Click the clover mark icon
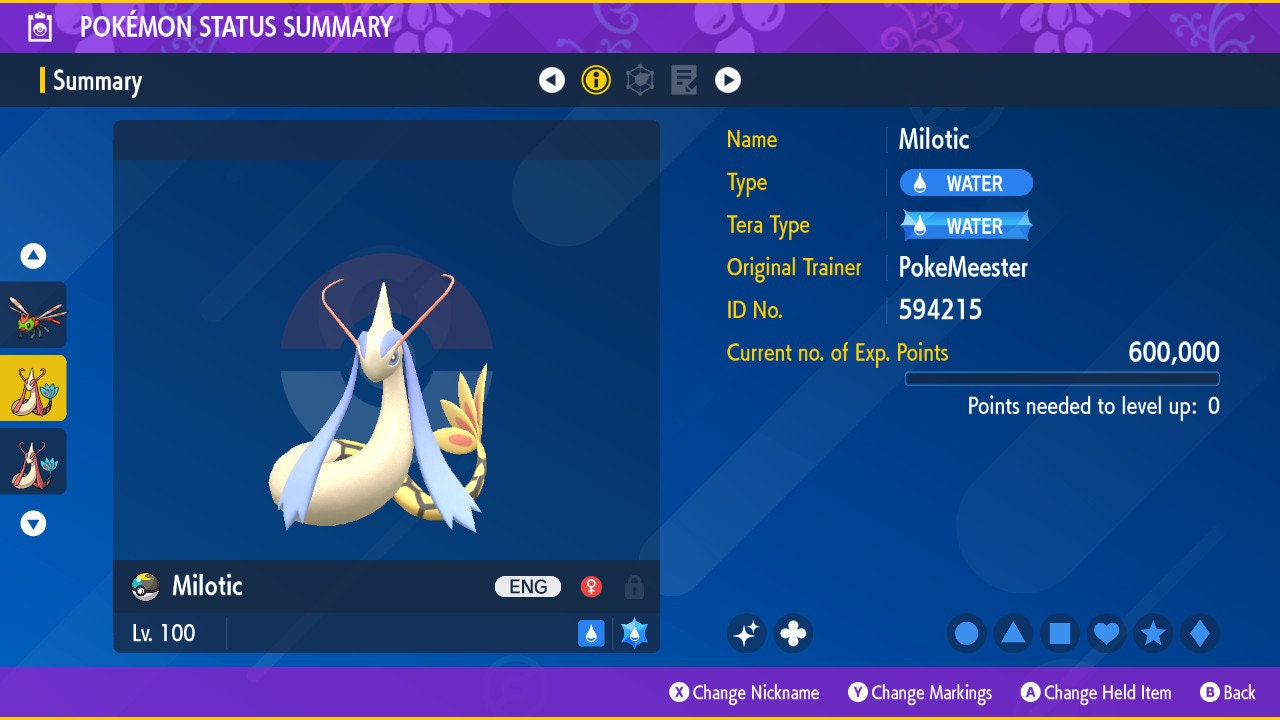 [x=793, y=633]
